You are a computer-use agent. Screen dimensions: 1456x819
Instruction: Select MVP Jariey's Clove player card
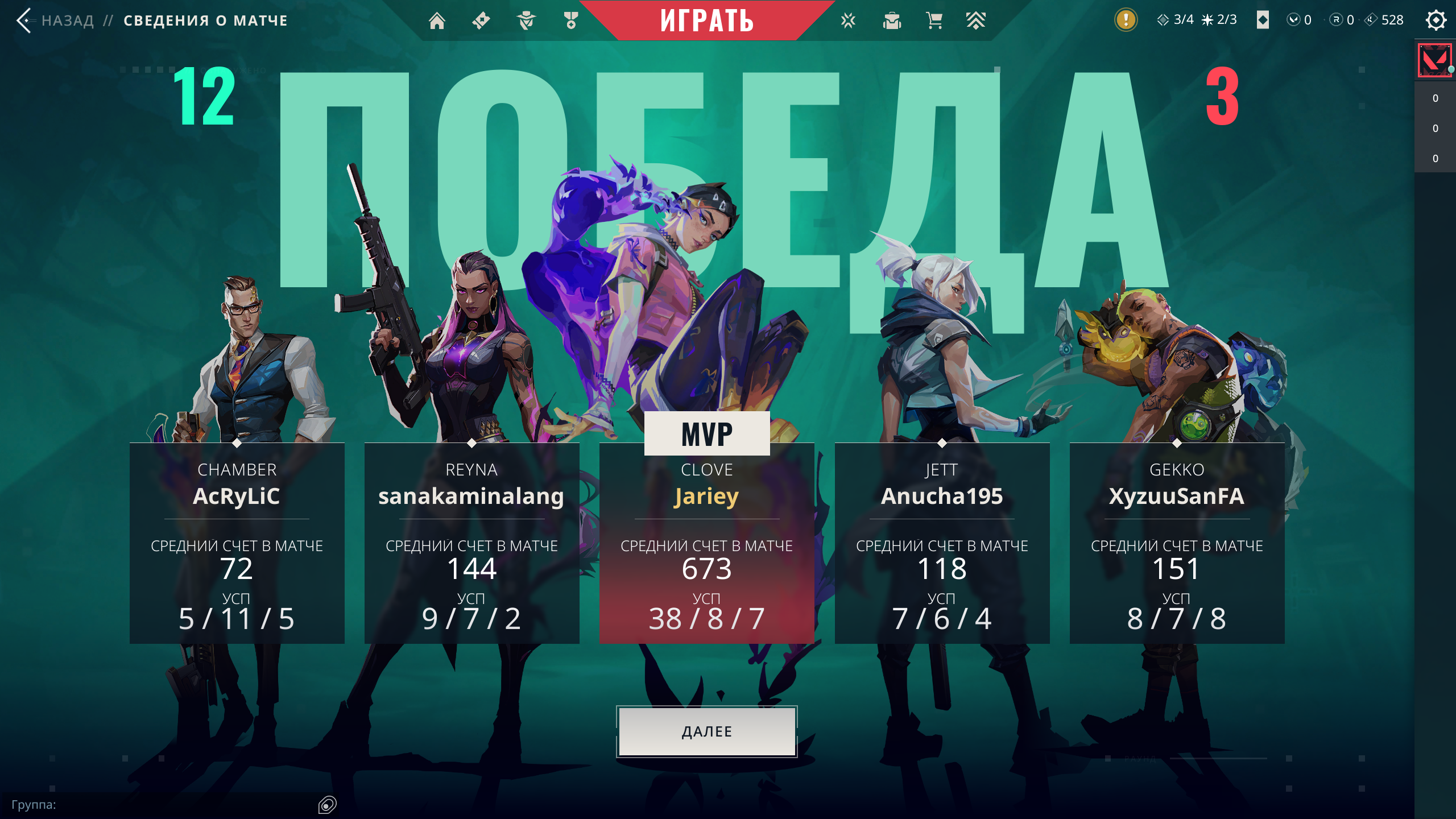pyautogui.click(x=706, y=543)
